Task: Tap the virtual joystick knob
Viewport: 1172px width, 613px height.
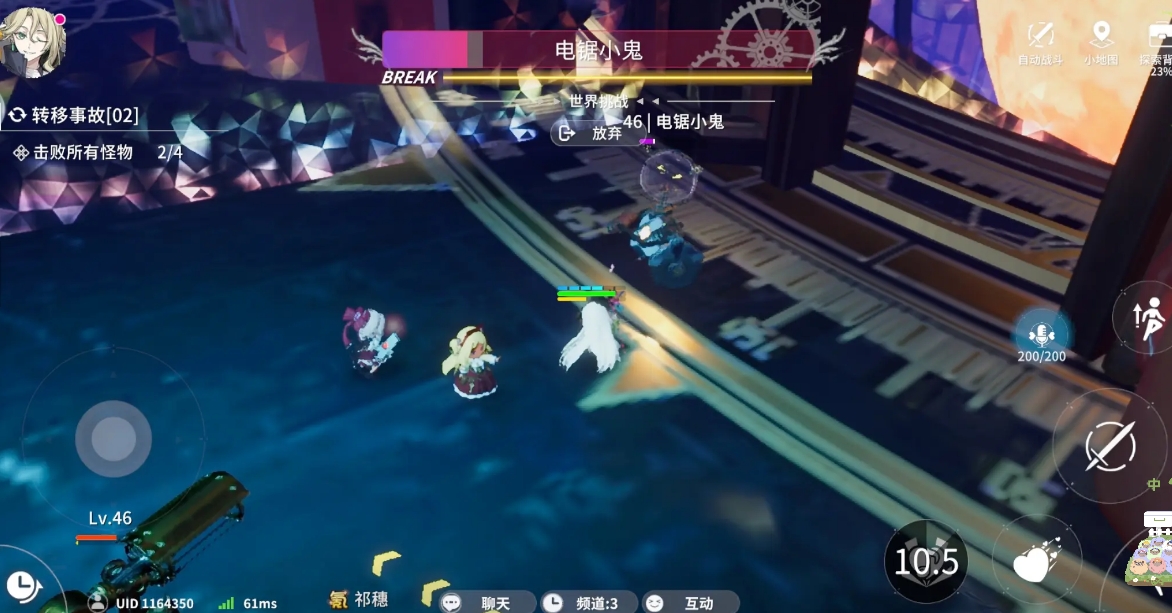Action: click(113, 439)
